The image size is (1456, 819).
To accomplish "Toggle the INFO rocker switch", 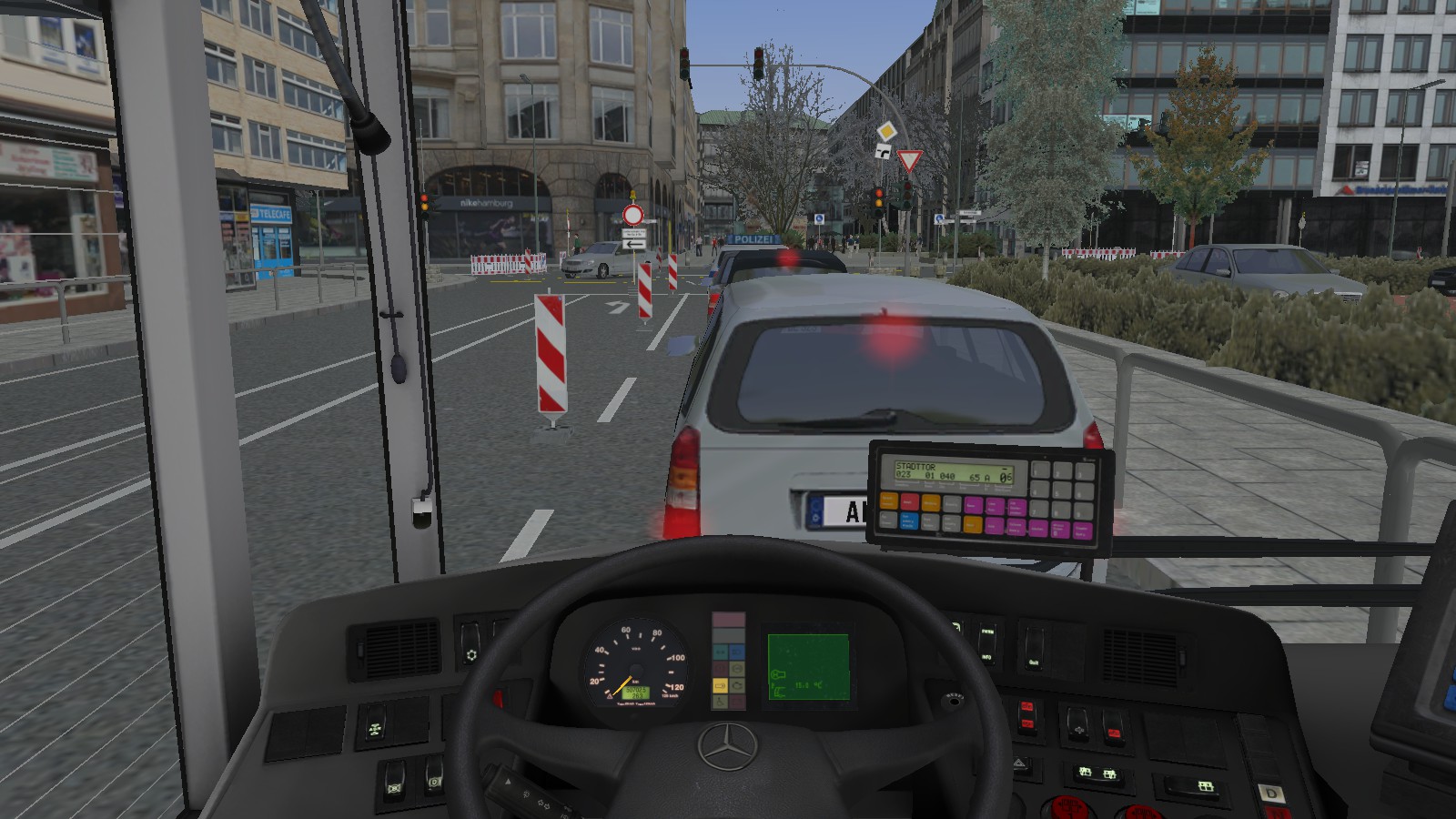I will click(987, 642).
